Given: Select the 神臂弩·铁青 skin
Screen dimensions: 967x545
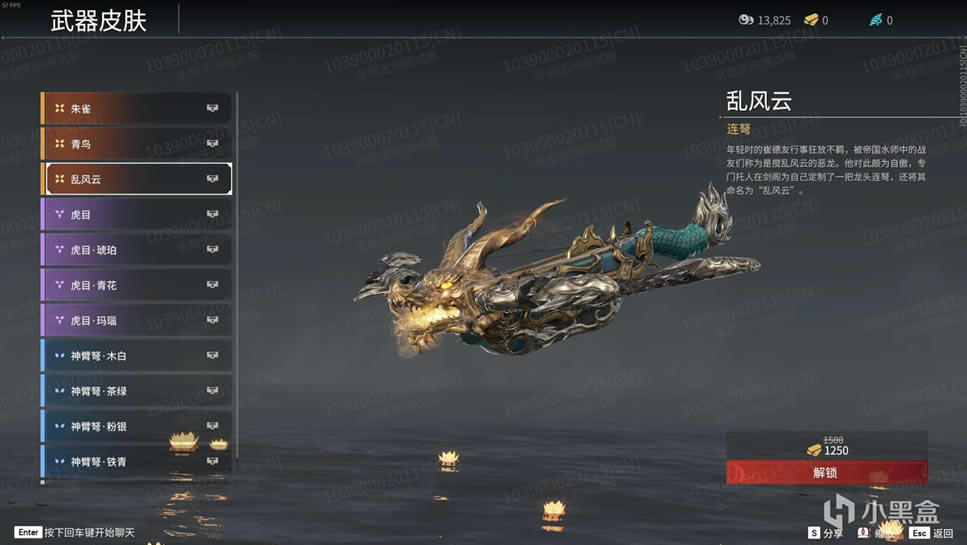Looking at the screenshot, I should (136, 461).
